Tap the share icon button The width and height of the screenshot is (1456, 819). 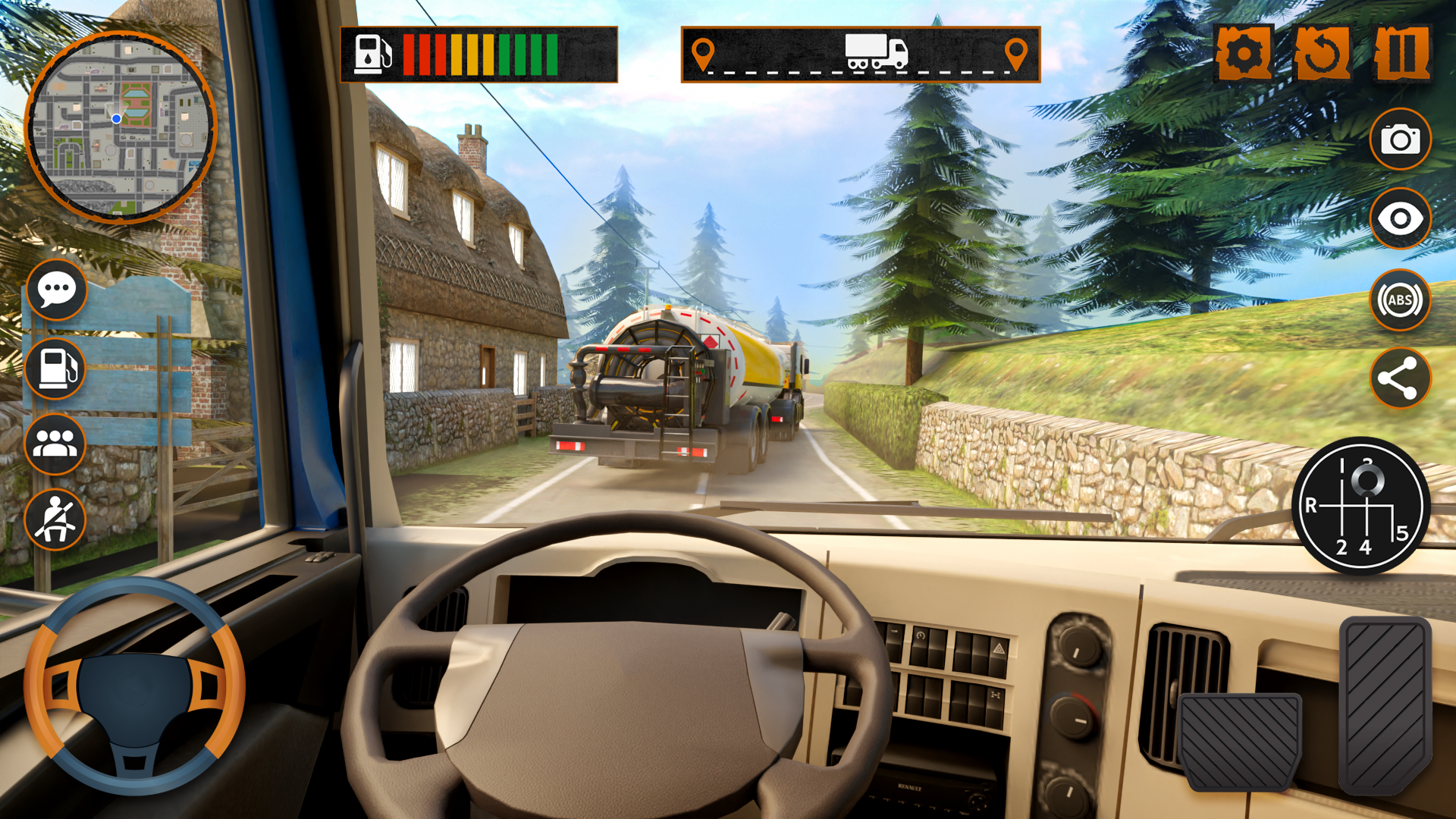tap(1400, 378)
